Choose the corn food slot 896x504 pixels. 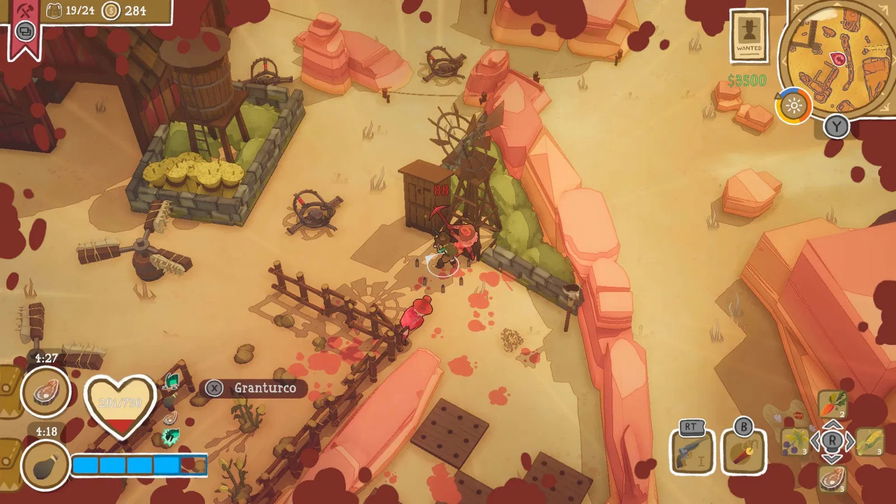point(869,441)
